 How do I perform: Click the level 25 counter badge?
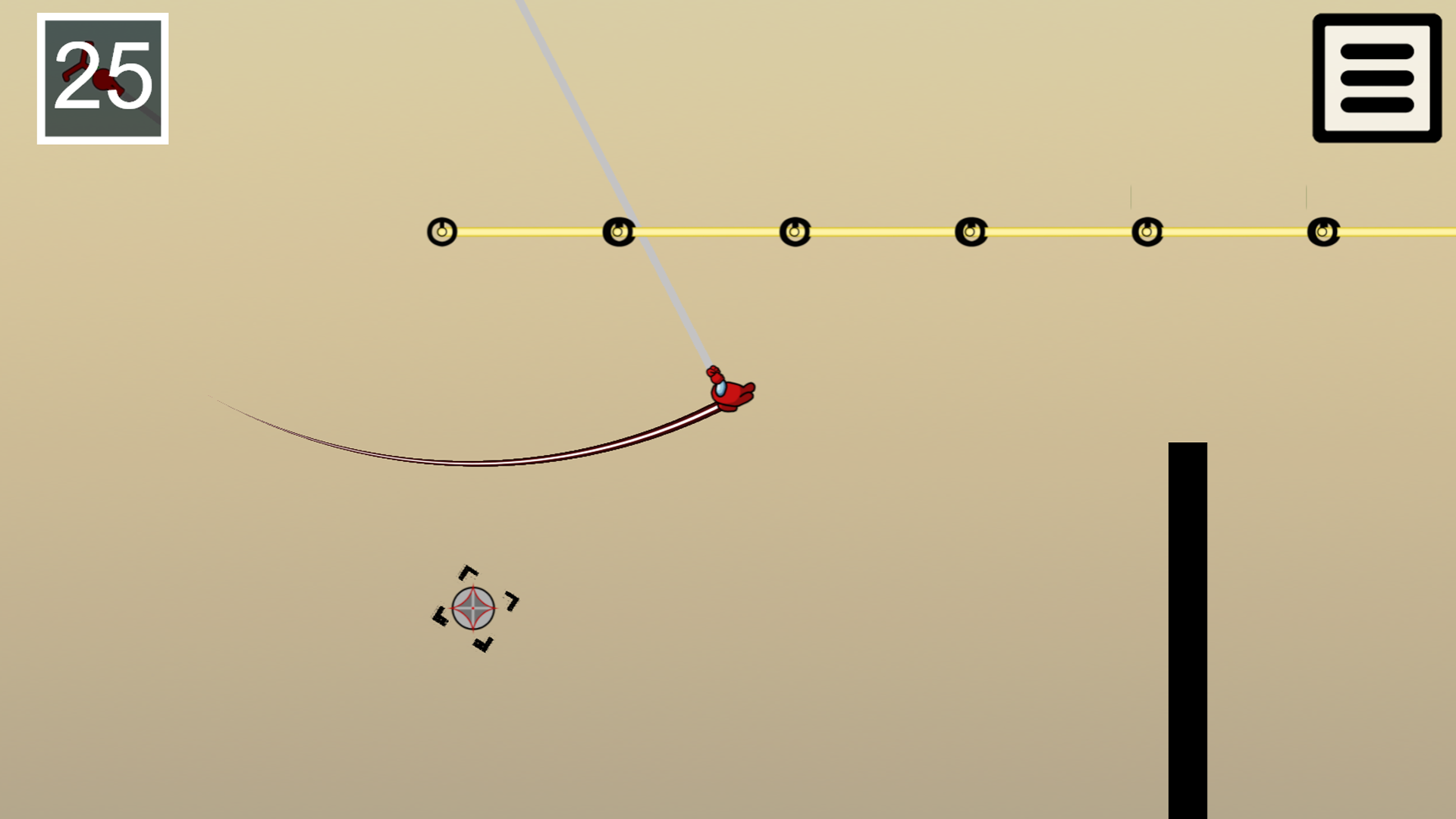click(x=102, y=78)
